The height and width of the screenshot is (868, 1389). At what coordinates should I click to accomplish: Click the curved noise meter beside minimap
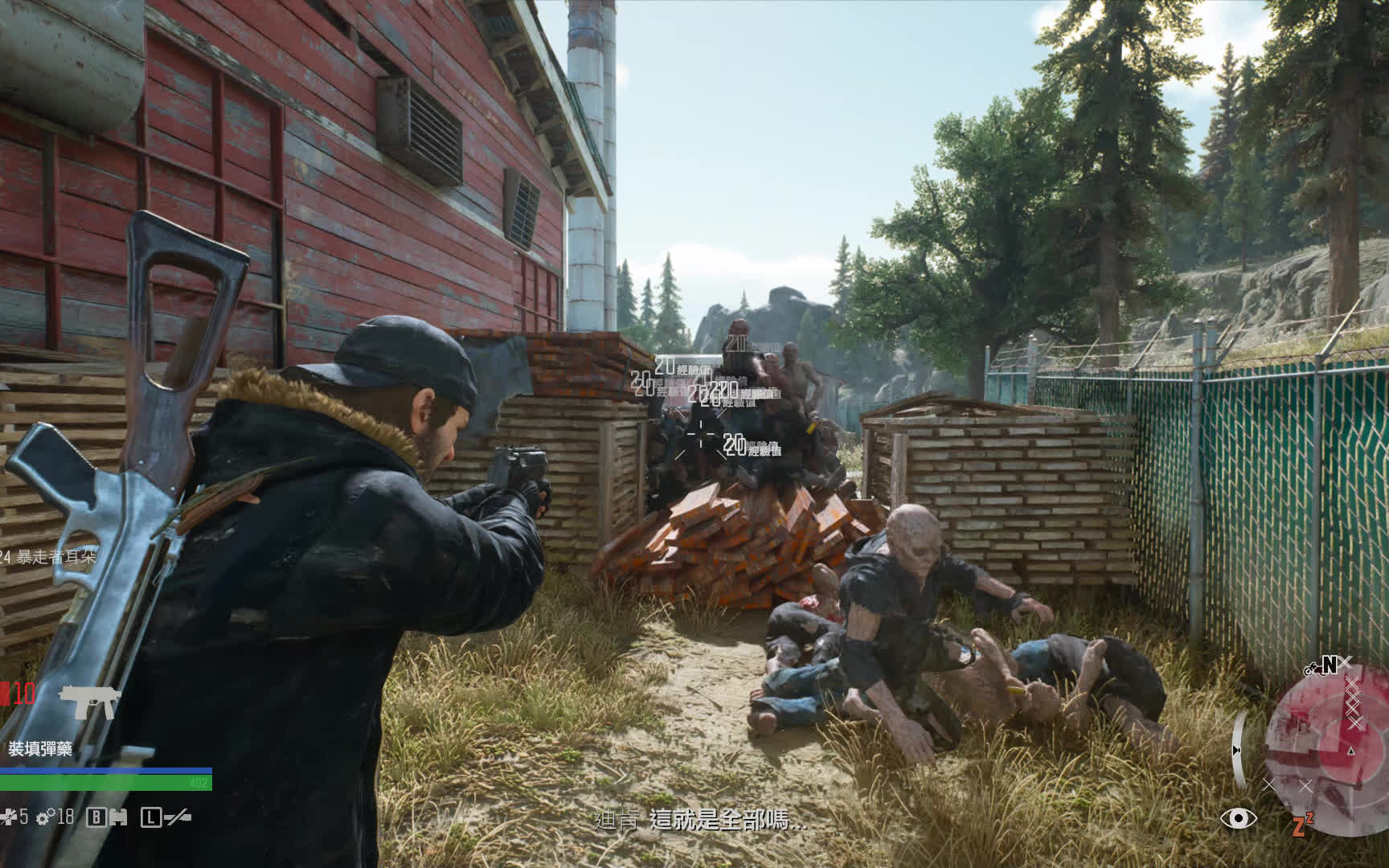pyautogui.click(x=1239, y=749)
